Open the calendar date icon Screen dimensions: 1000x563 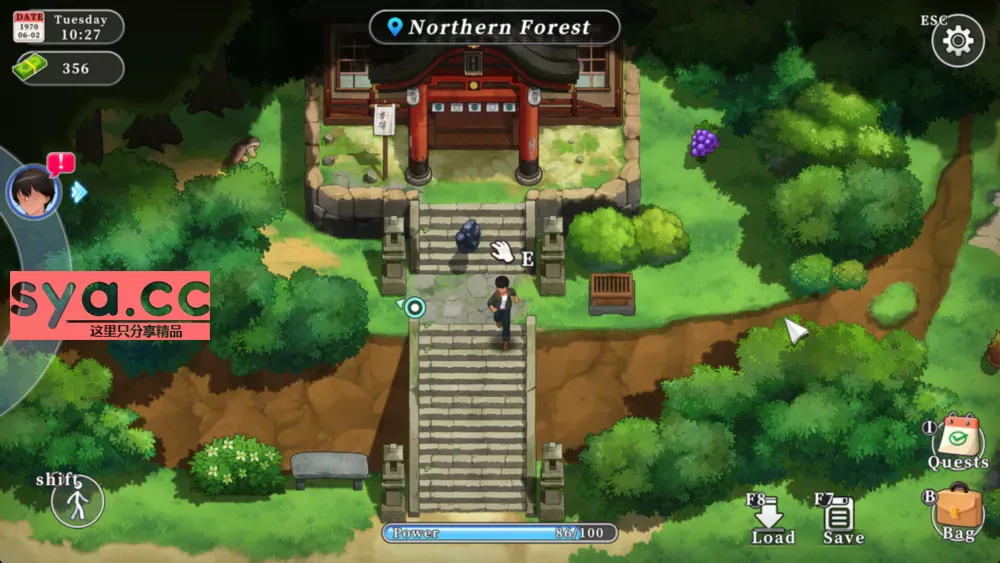tap(28, 27)
